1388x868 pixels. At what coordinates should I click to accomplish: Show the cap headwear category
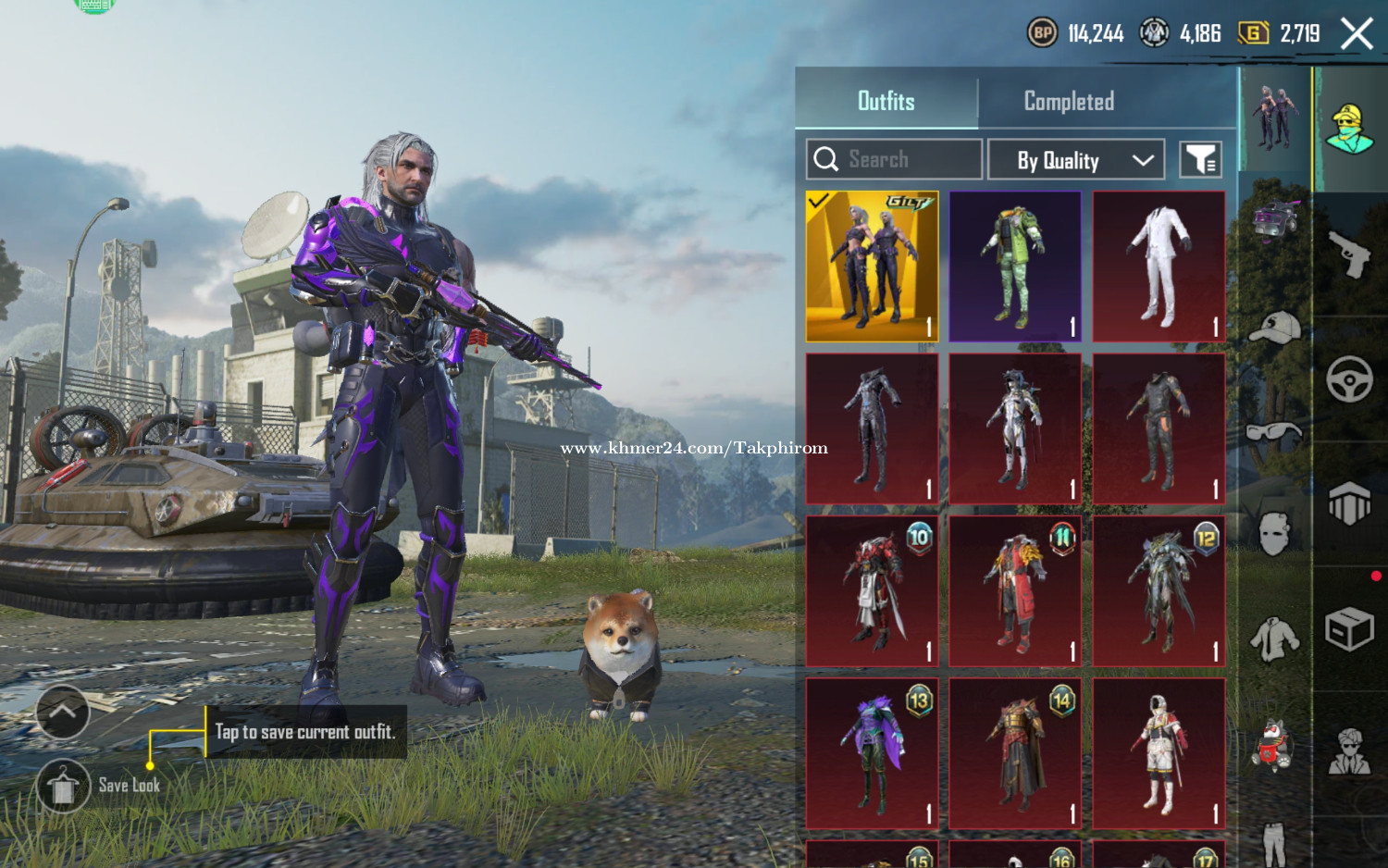(1275, 328)
